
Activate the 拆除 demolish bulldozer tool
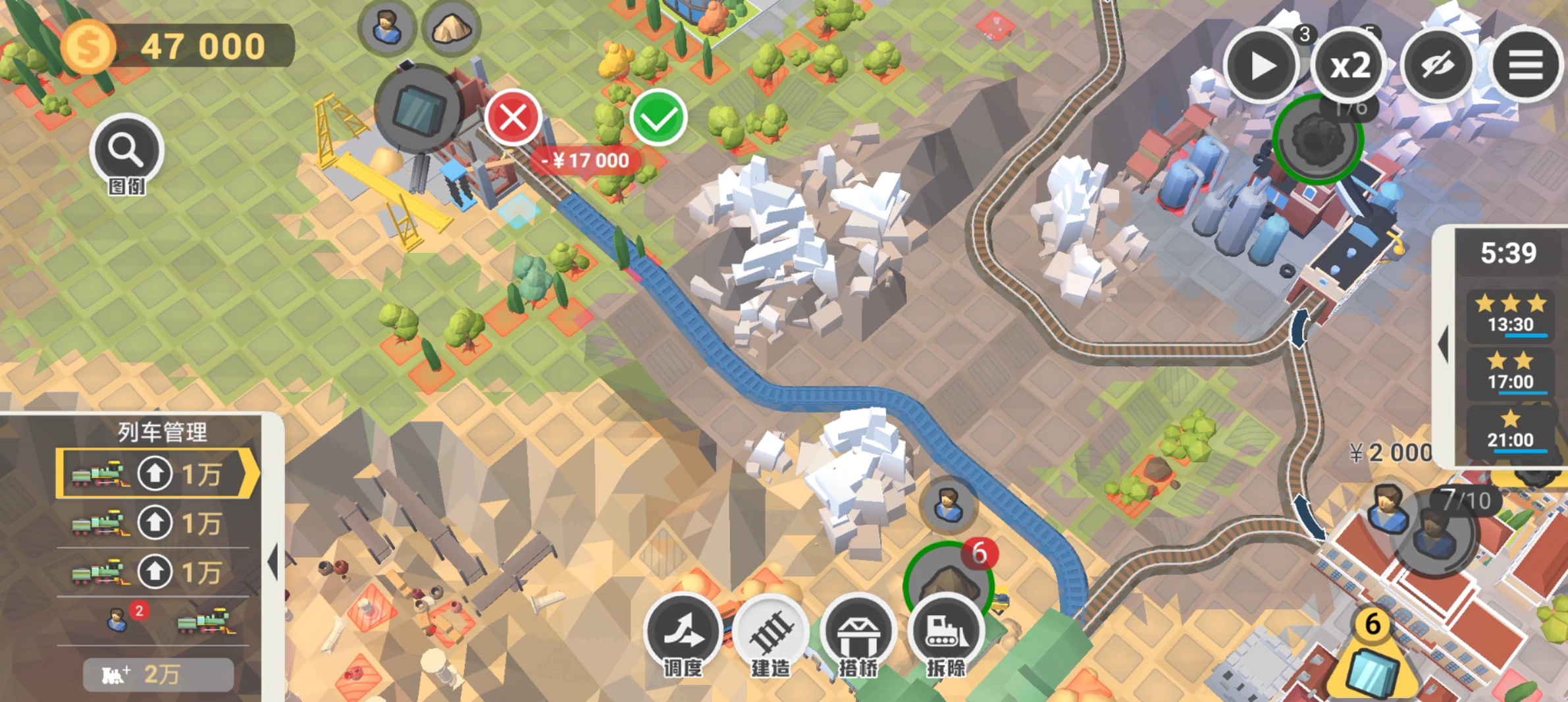coord(946,634)
